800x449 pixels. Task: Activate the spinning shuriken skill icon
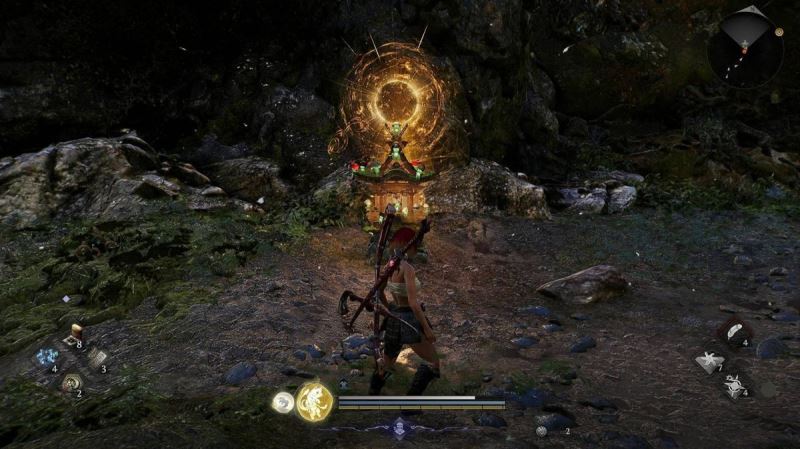coord(735,385)
